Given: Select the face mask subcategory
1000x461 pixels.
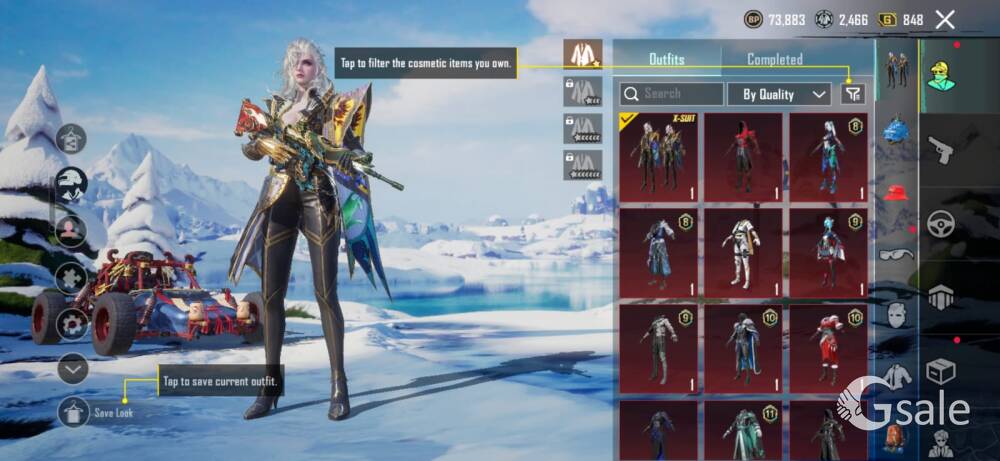Looking at the screenshot, I should (896, 315).
